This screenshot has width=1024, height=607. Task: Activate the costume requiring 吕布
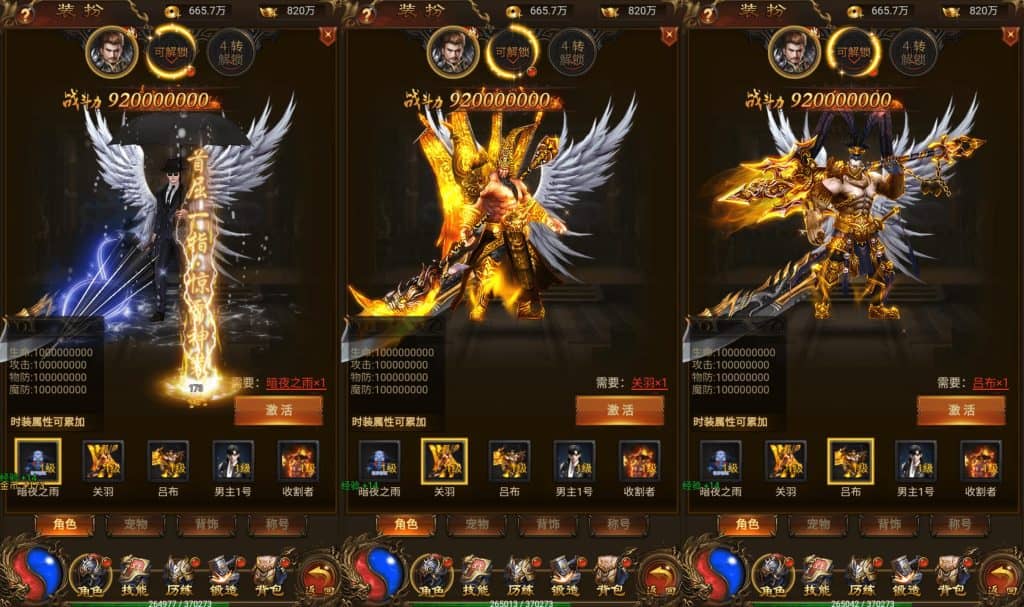coord(961,410)
